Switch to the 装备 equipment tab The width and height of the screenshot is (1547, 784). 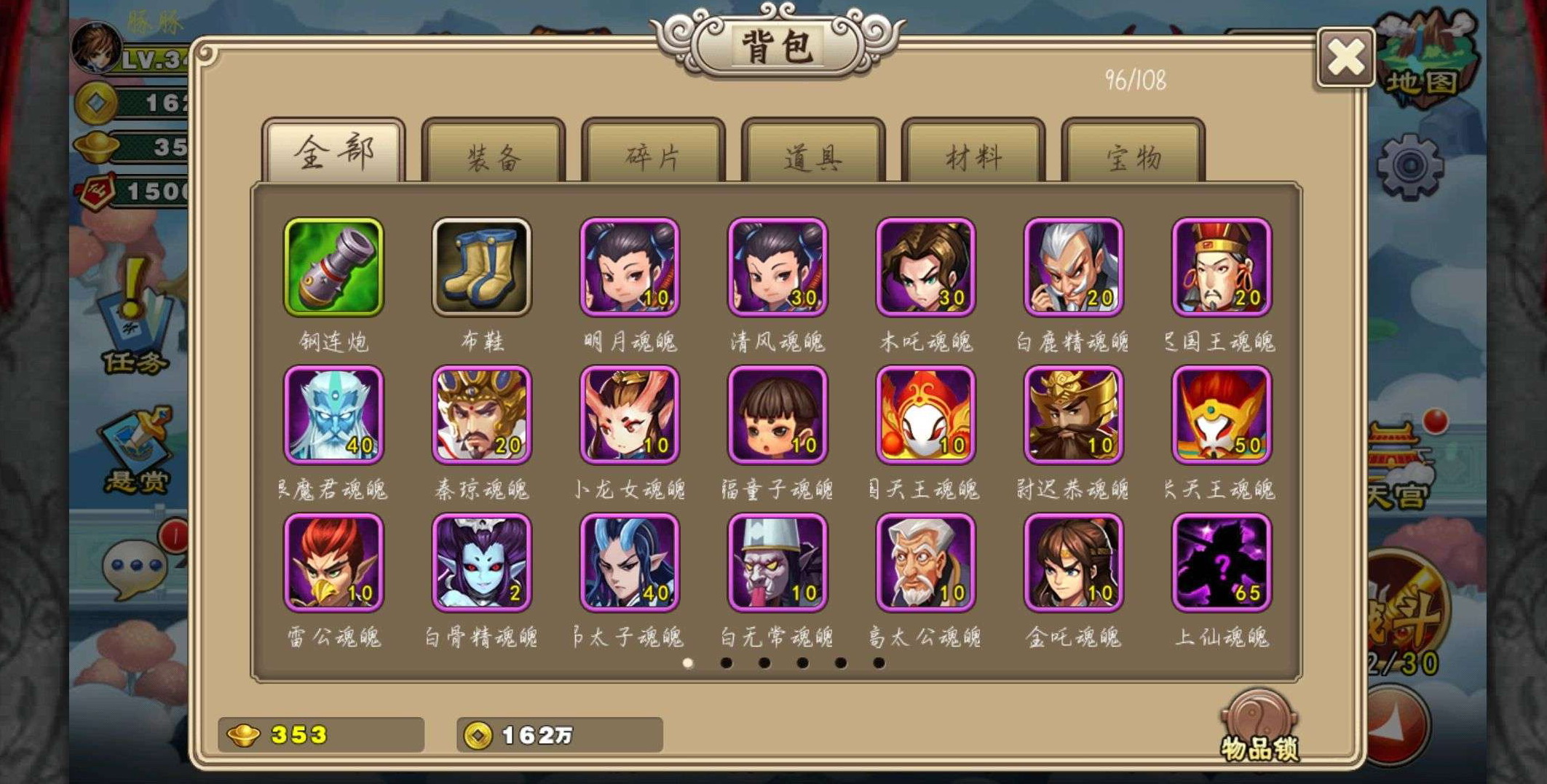point(494,154)
